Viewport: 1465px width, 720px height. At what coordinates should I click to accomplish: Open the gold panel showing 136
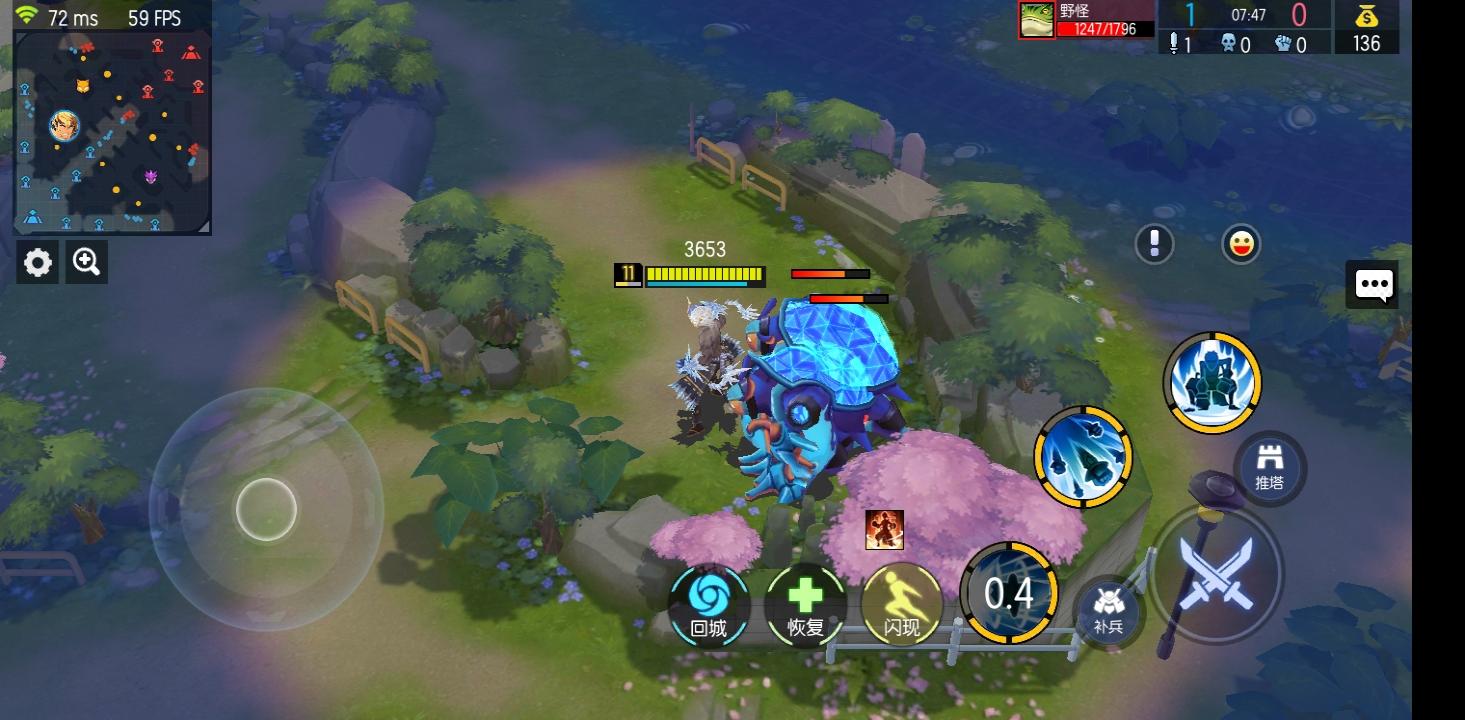(1367, 27)
